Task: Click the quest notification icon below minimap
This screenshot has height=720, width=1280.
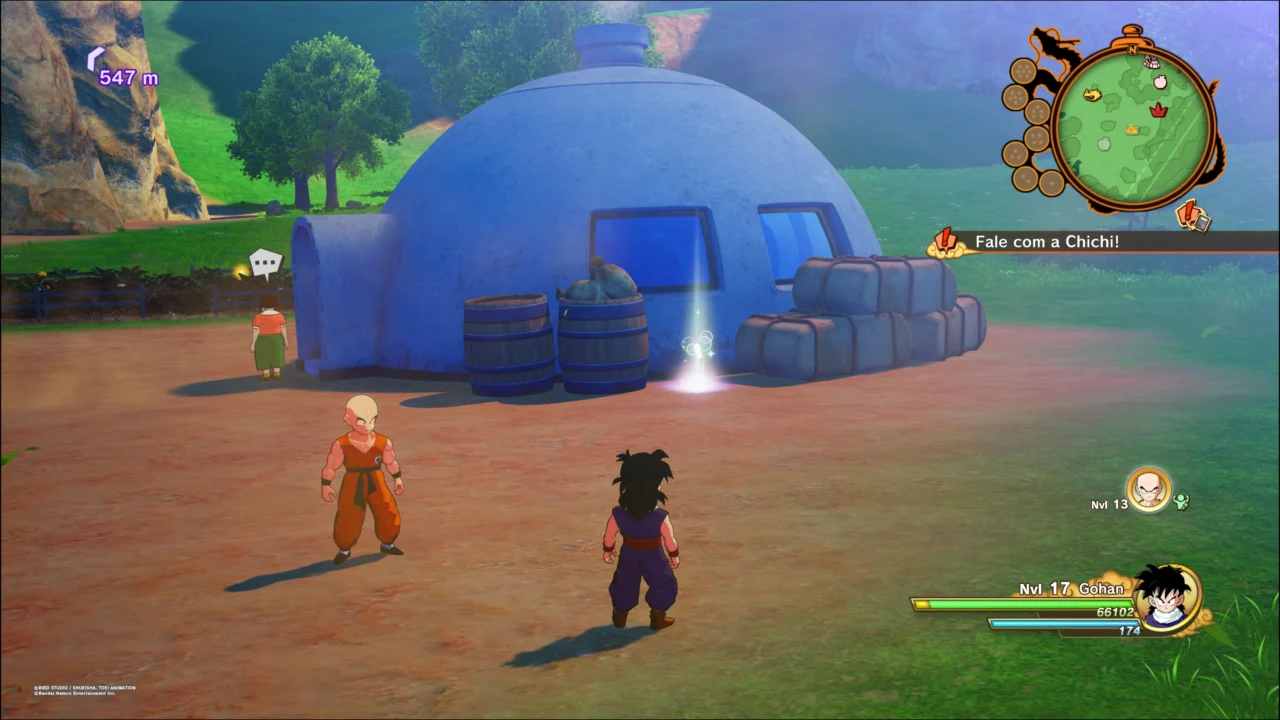Action: pyautogui.click(x=1193, y=213)
